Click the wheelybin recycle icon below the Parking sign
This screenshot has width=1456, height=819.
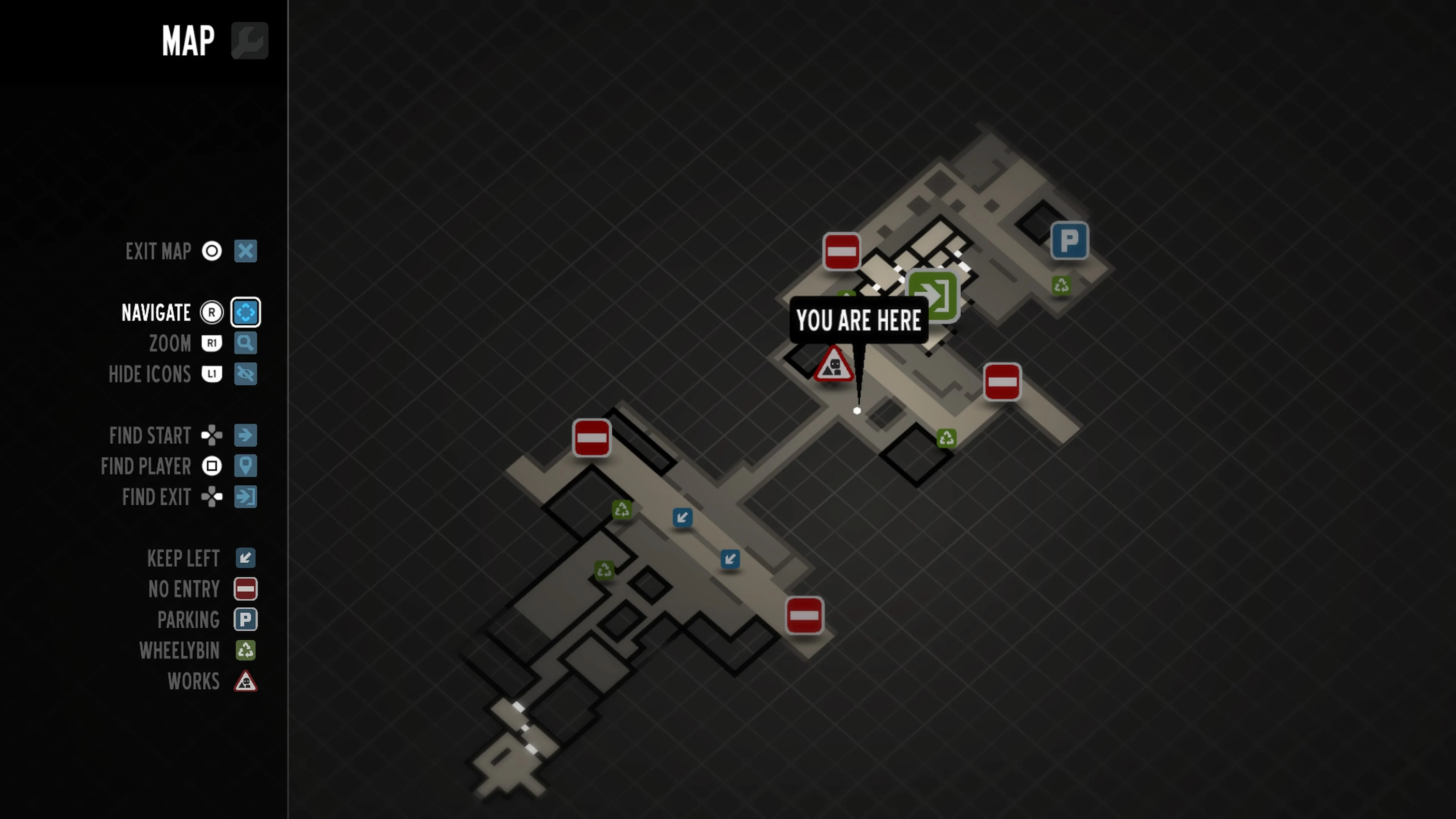[x=1061, y=286]
